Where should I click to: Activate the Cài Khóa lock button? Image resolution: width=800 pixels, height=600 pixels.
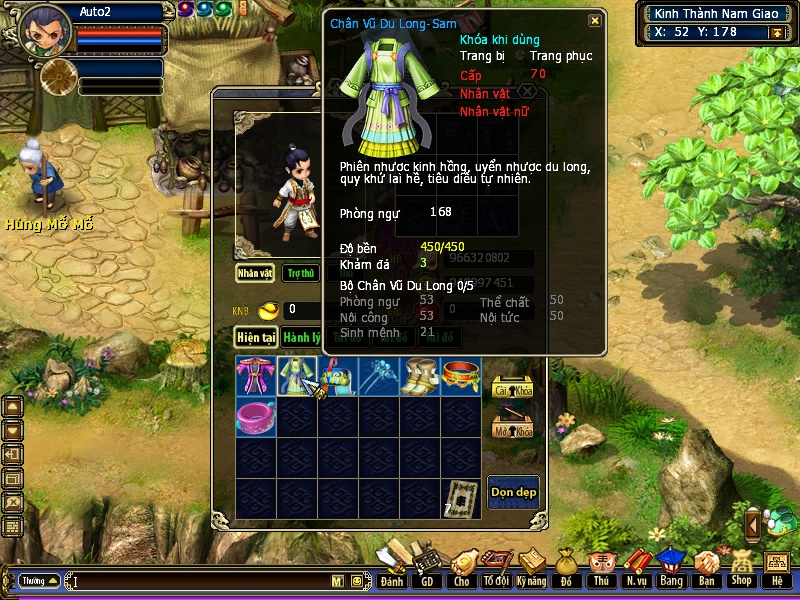[513, 387]
